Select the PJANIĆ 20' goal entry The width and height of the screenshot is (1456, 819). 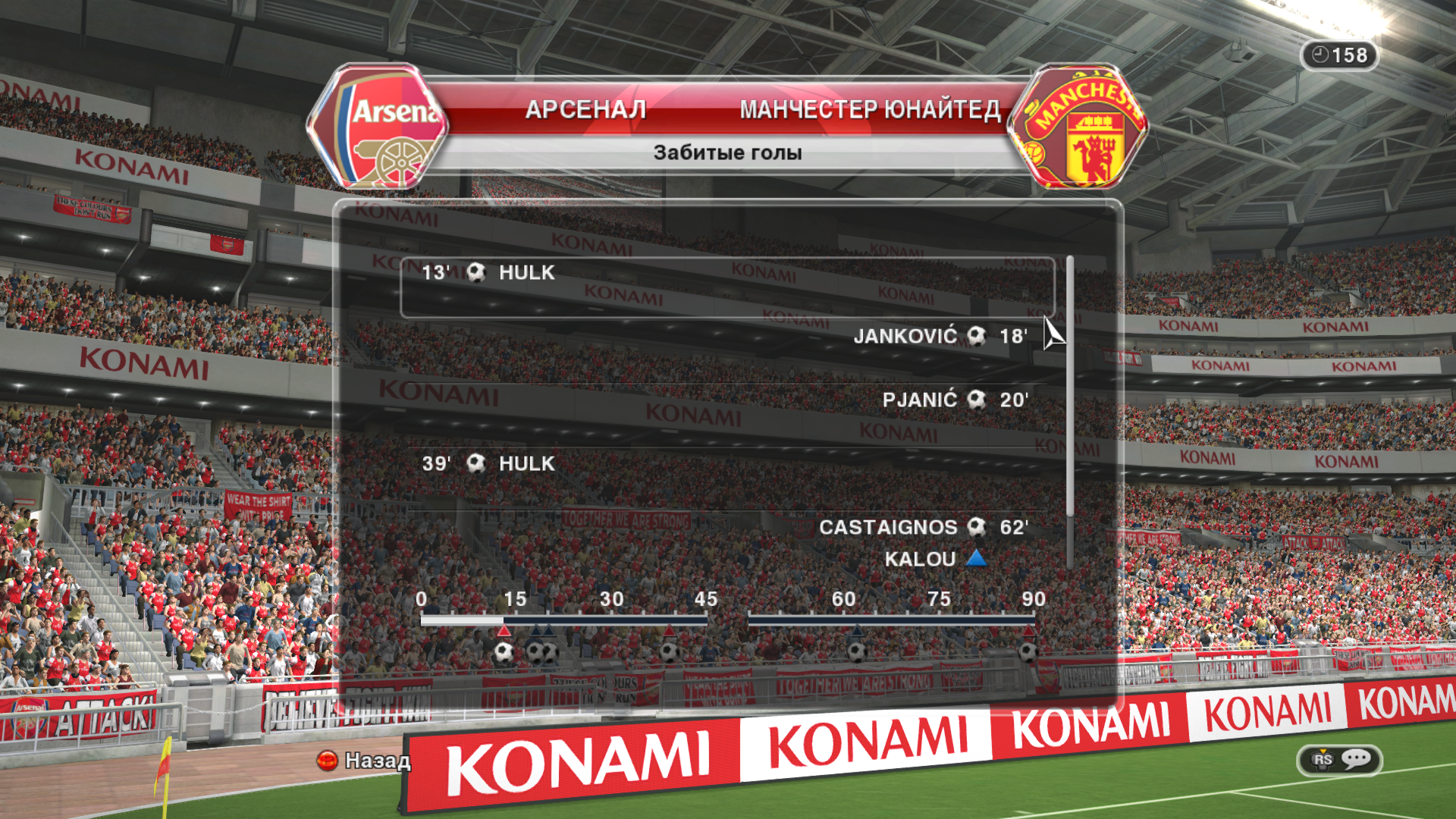coord(955,400)
